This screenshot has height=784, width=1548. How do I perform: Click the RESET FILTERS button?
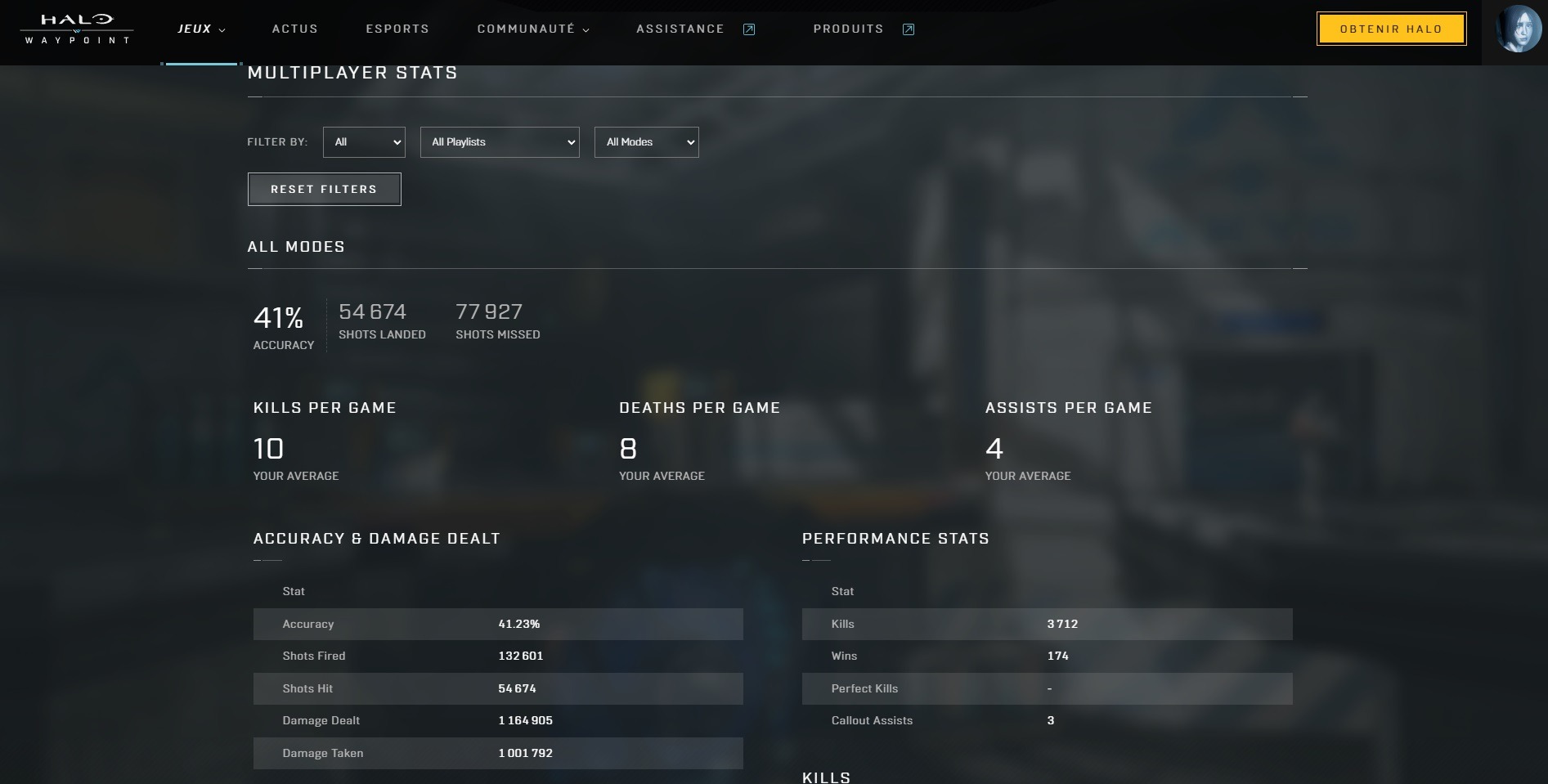click(324, 190)
